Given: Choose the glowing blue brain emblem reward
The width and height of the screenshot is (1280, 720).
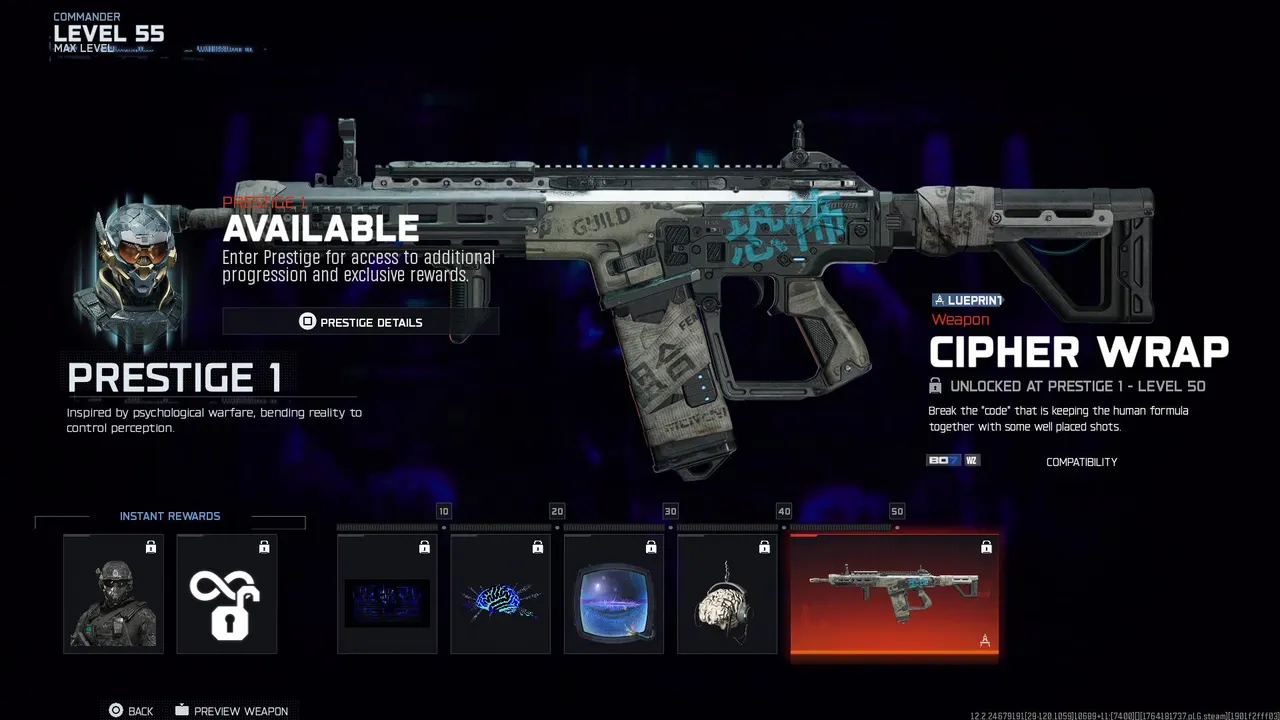Looking at the screenshot, I should 500,594.
